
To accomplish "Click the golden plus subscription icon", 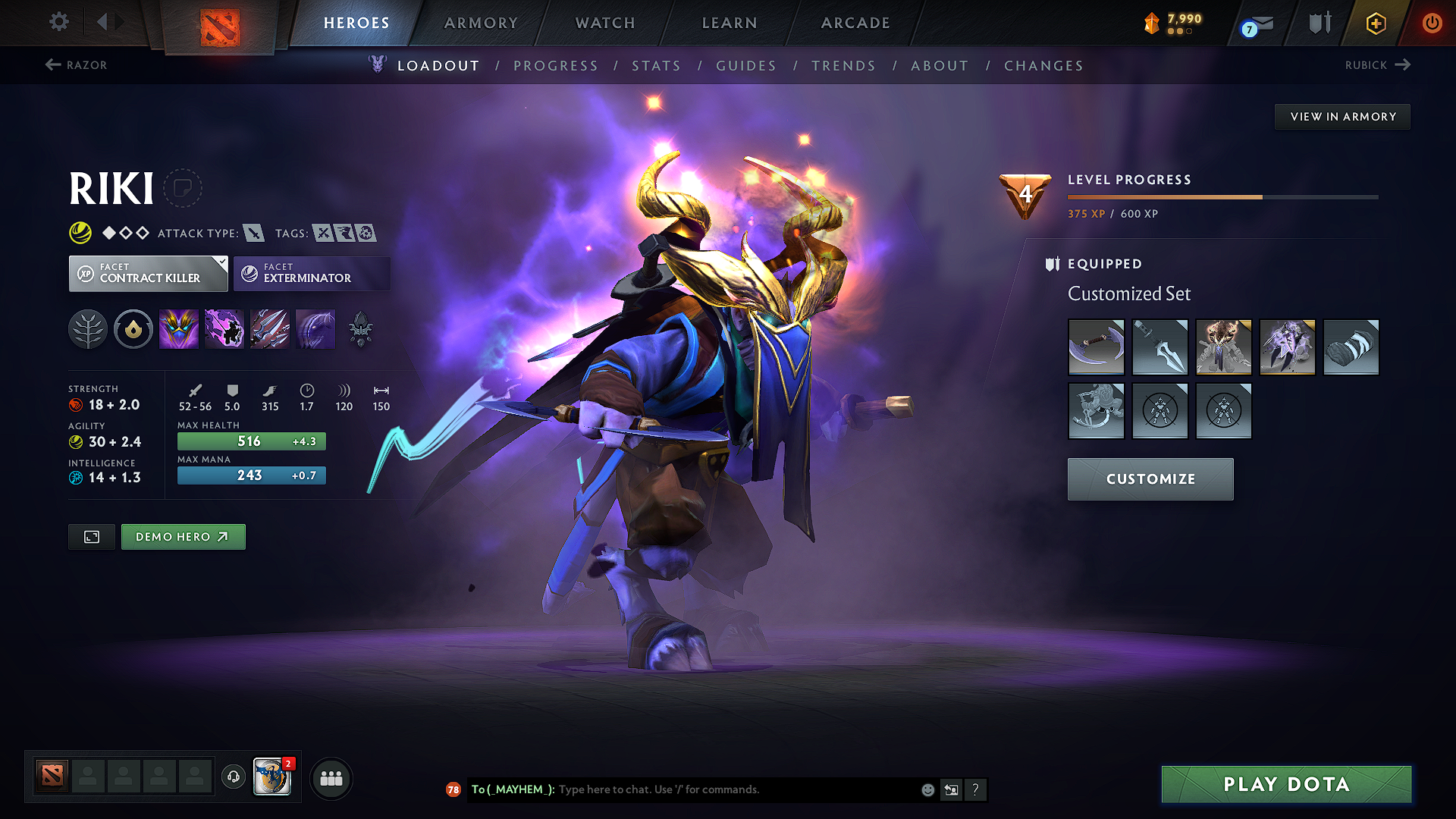I will [x=1375, y=23].
